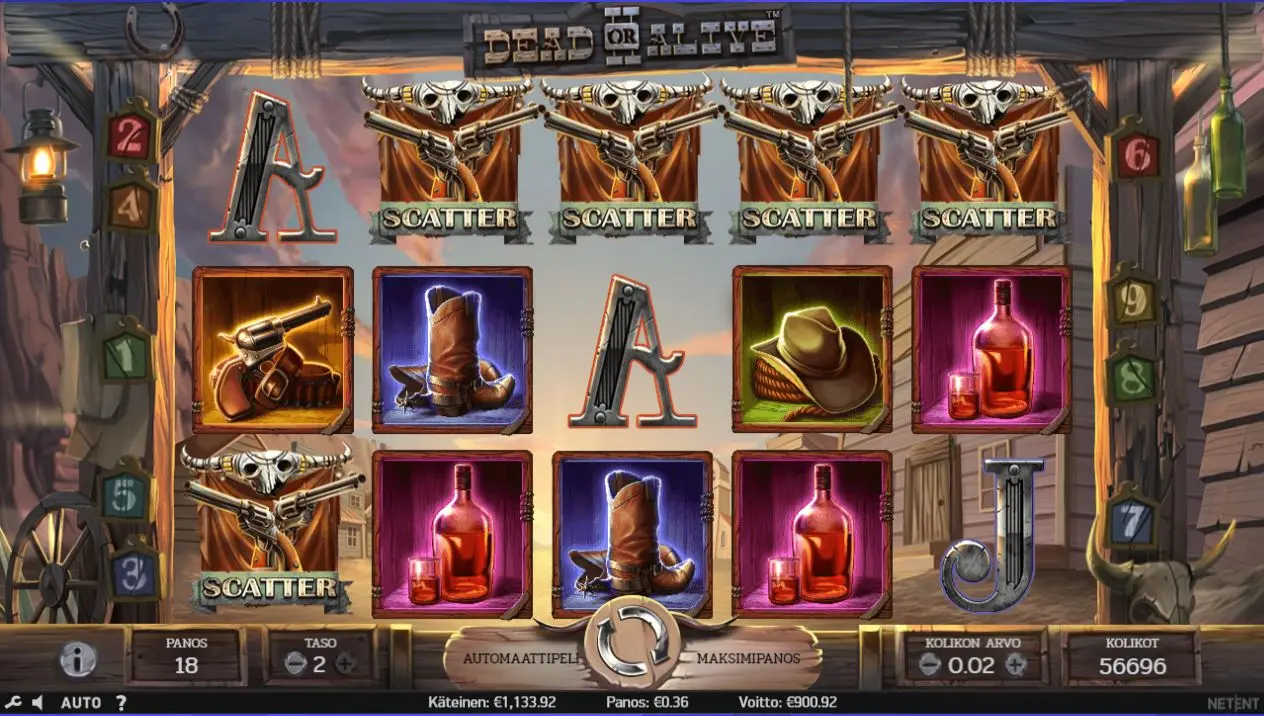The height and width of the screenshot is (716, 1264).
Task: Open the Automaattipeli autoplay option
Action: point(506,660)
